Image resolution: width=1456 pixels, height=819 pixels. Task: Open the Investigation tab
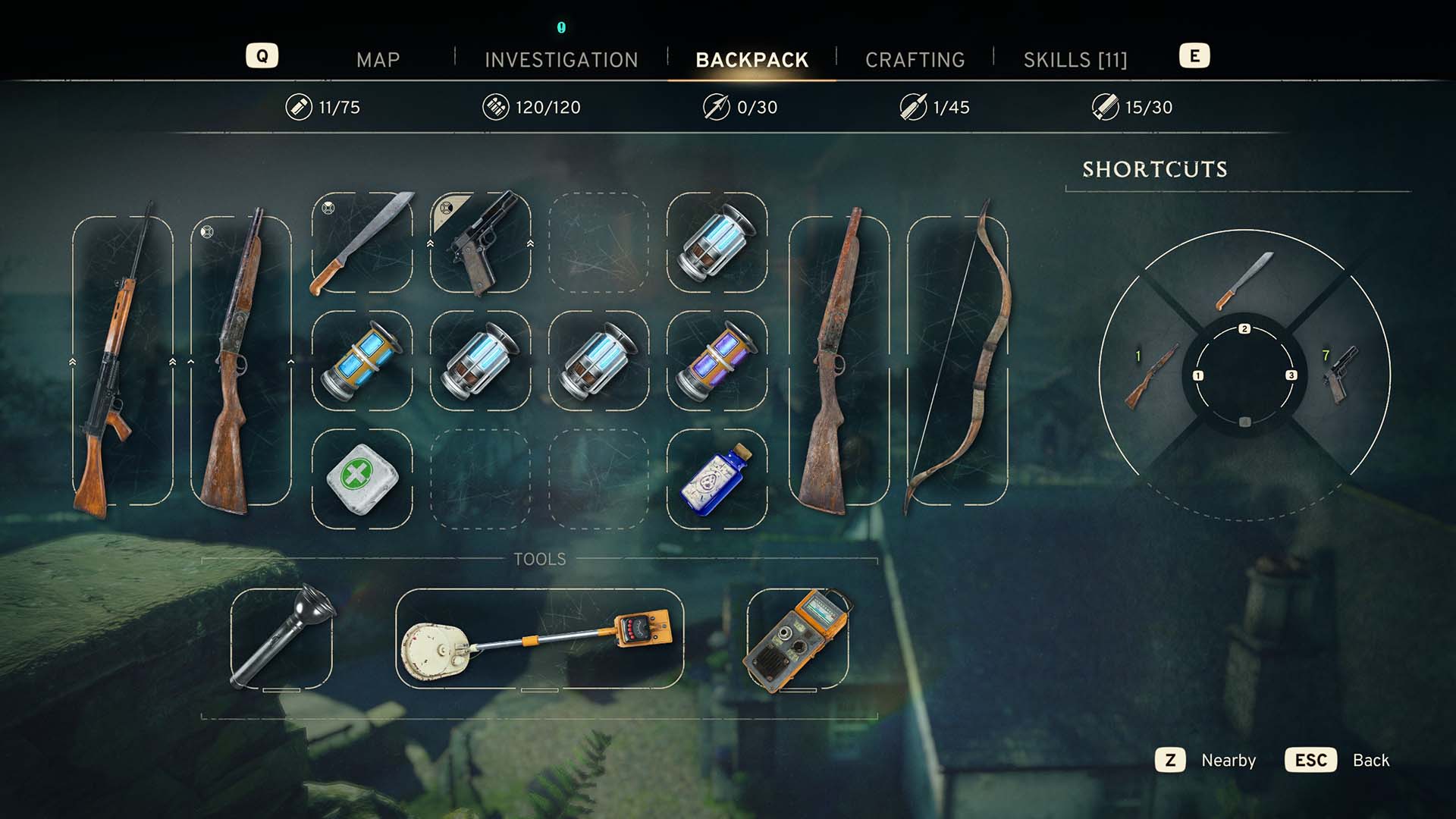(561, 60)
